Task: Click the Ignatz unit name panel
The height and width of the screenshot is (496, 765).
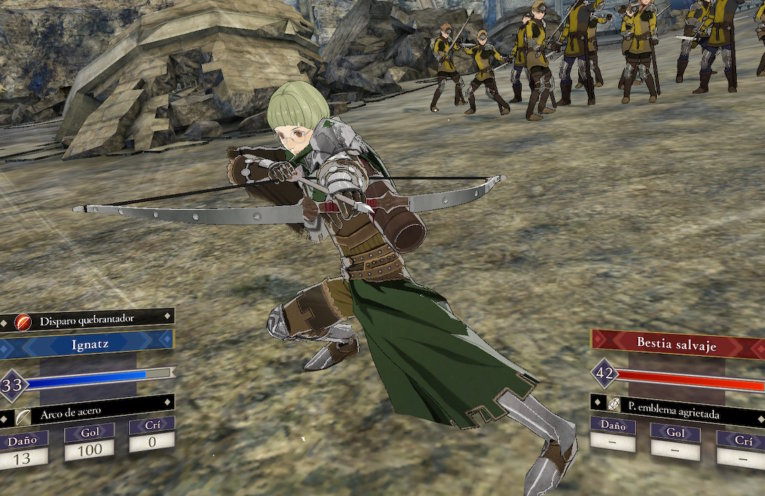Action: pyautogui.click(x=85, y=344)
